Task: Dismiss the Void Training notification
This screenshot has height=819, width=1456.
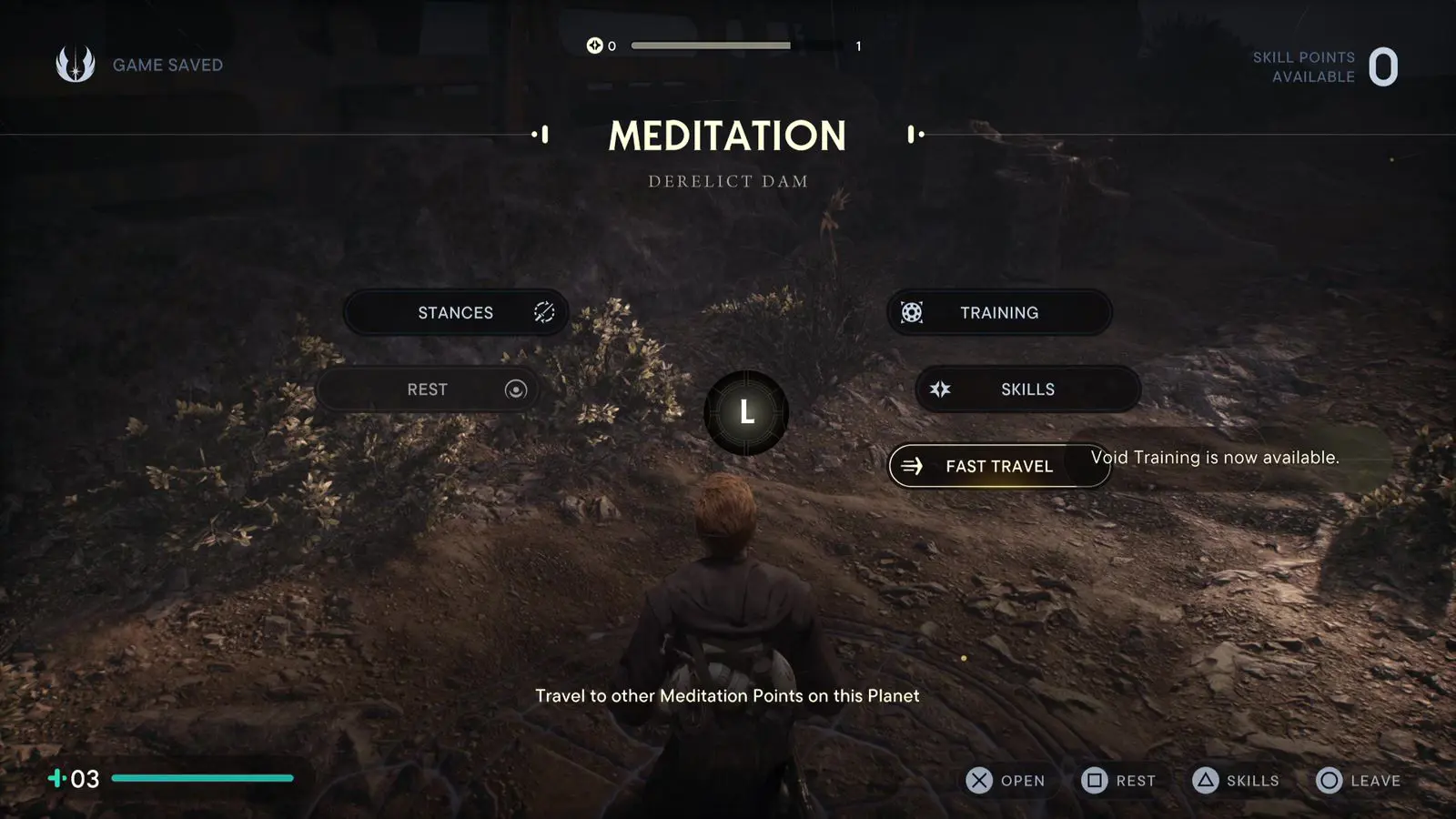Action: click(x=1215, y=458)
